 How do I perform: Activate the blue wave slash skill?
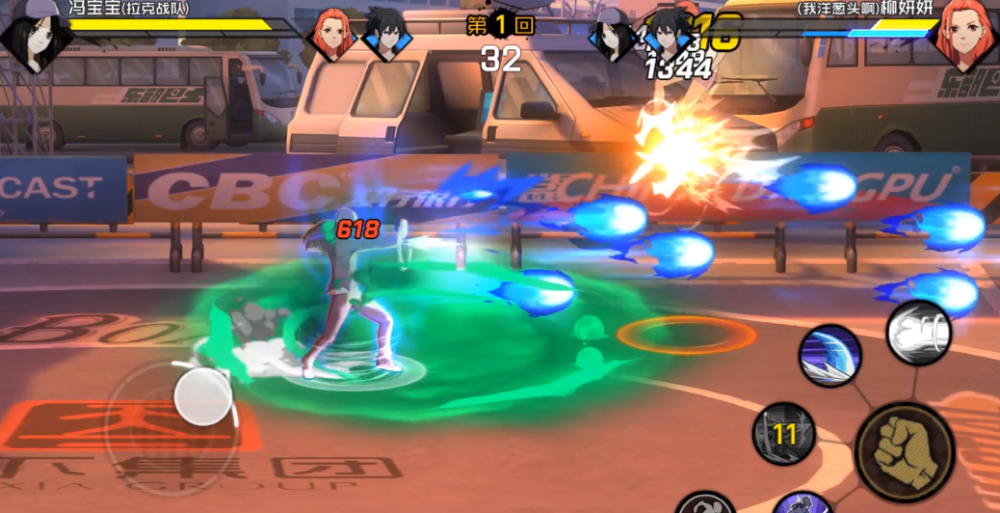(829, 356)
